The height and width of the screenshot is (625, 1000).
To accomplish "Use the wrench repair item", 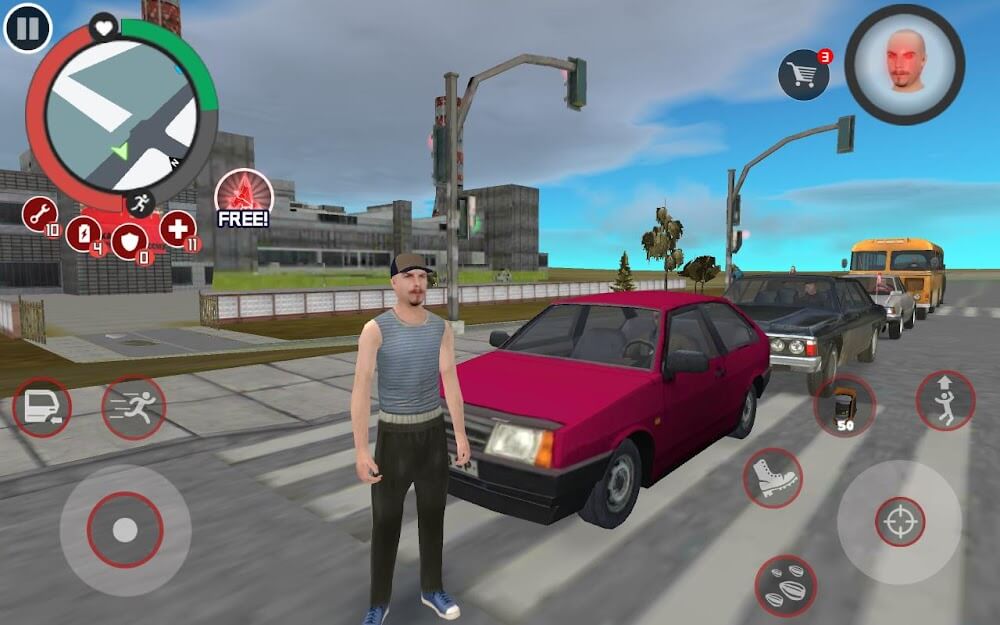I will [x=40, y=213].
